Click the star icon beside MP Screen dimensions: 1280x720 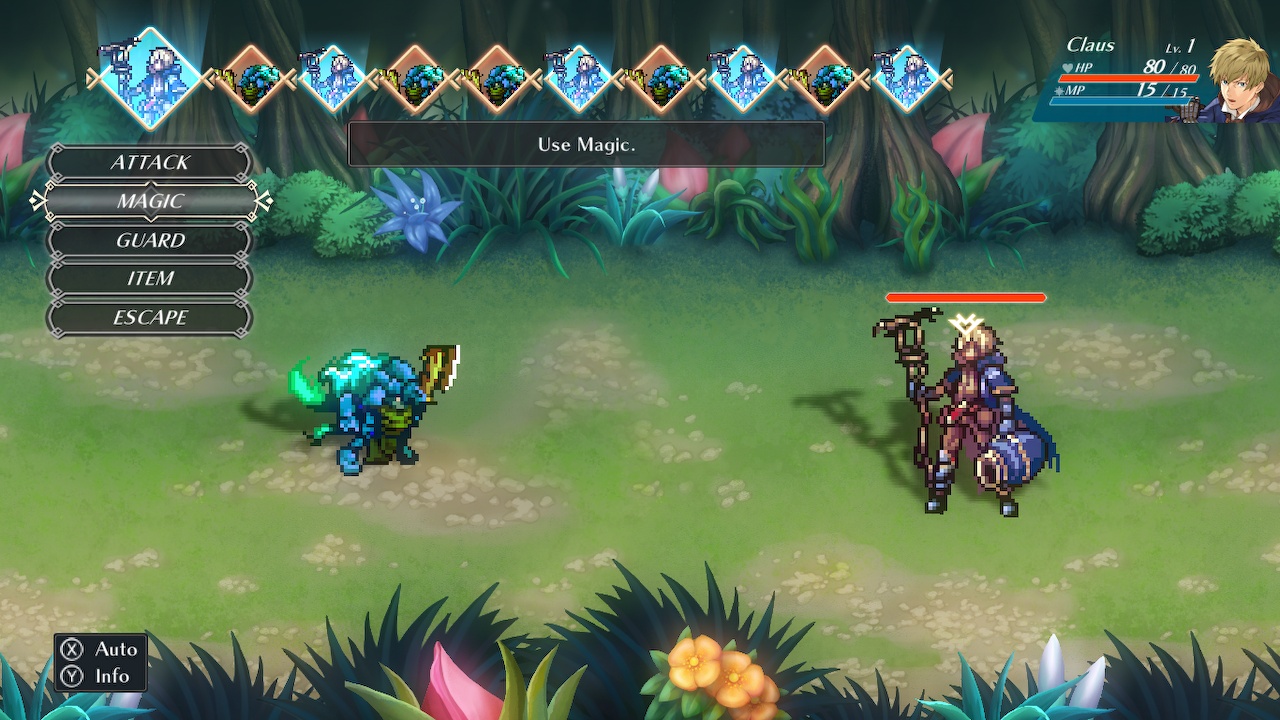(1057, 90)
